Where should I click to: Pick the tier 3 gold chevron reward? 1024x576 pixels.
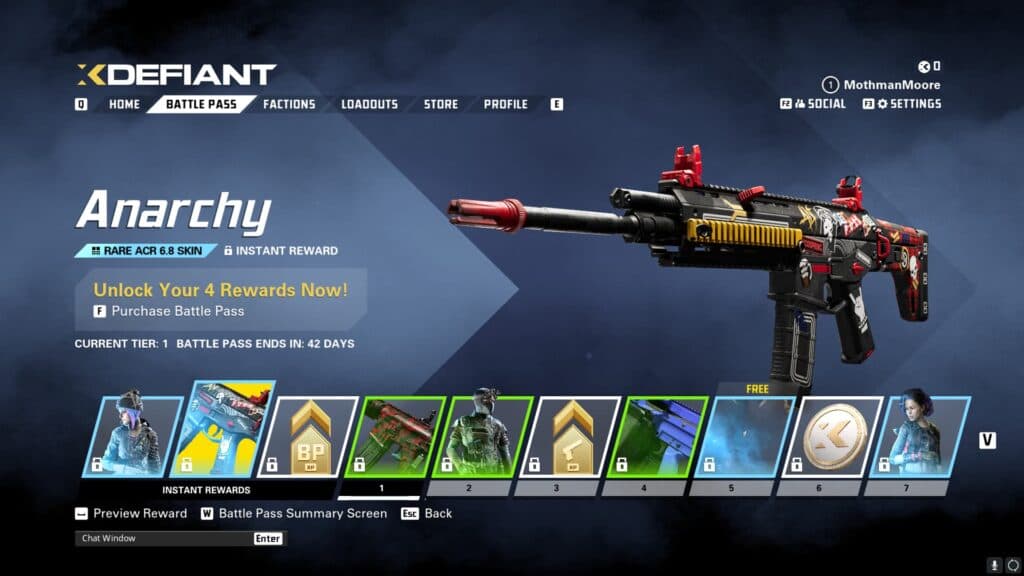574,436
